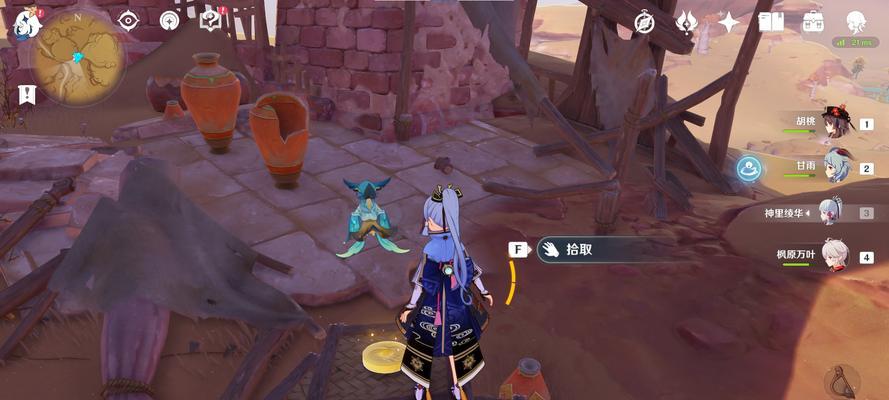Screen dimensions: 889x400
Task: Open the Paimon main menu
Action: [x=24, y=20]
